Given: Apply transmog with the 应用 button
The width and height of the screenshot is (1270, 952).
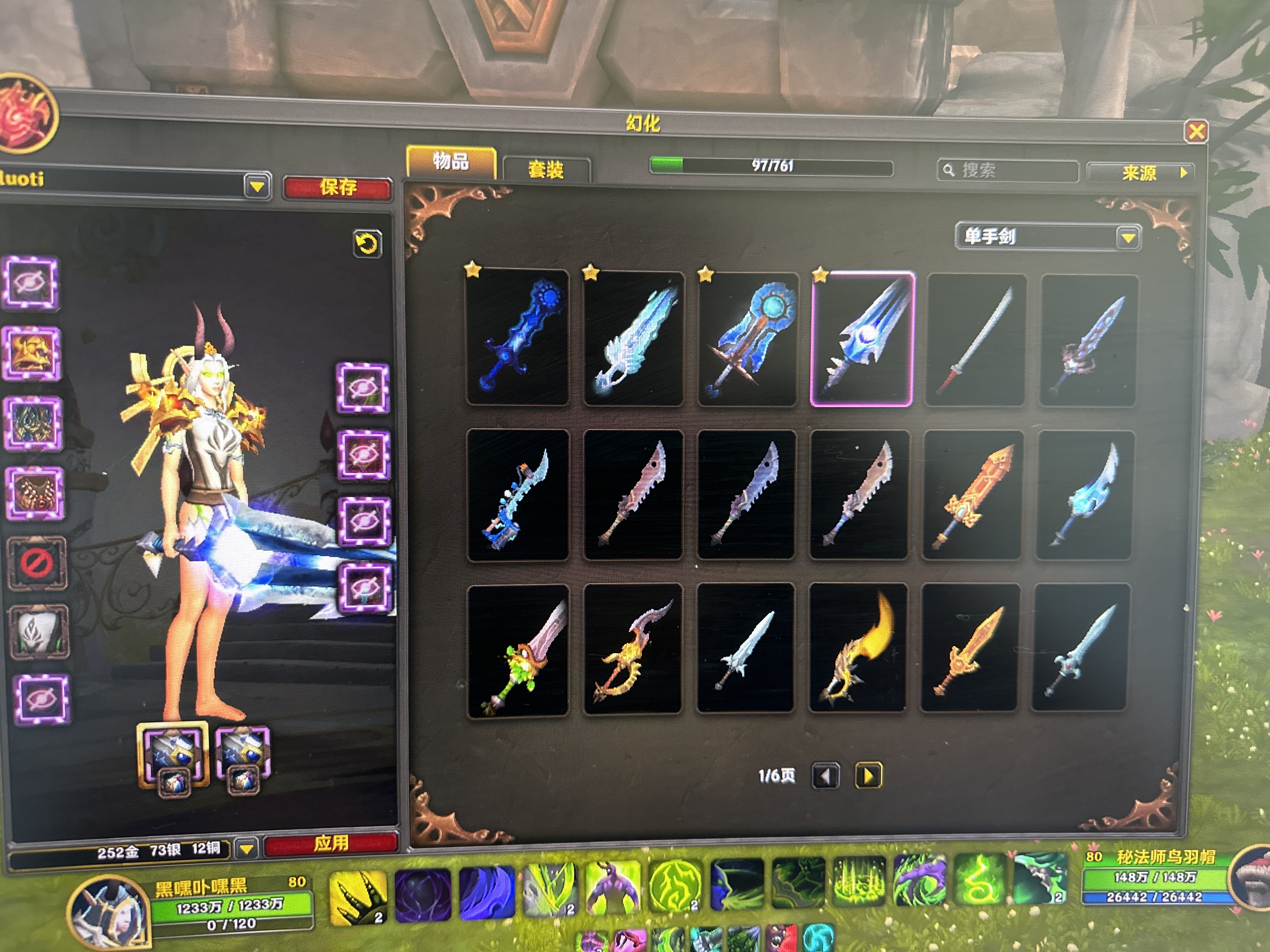Looking at the screenshot, I should pos(331,843).
